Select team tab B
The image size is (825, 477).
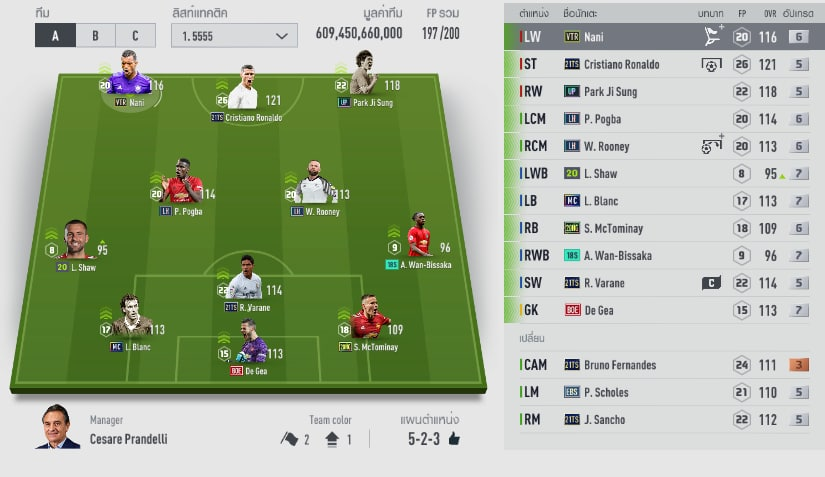[x=95, y=36]
